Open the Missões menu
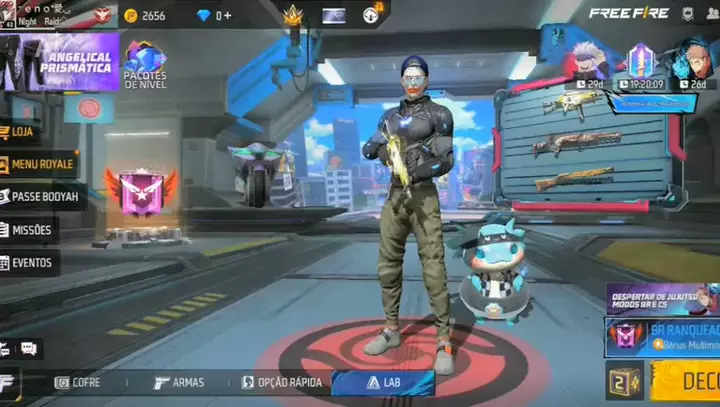The width and height of the screenshot is (720, 407). click(30, 230)
